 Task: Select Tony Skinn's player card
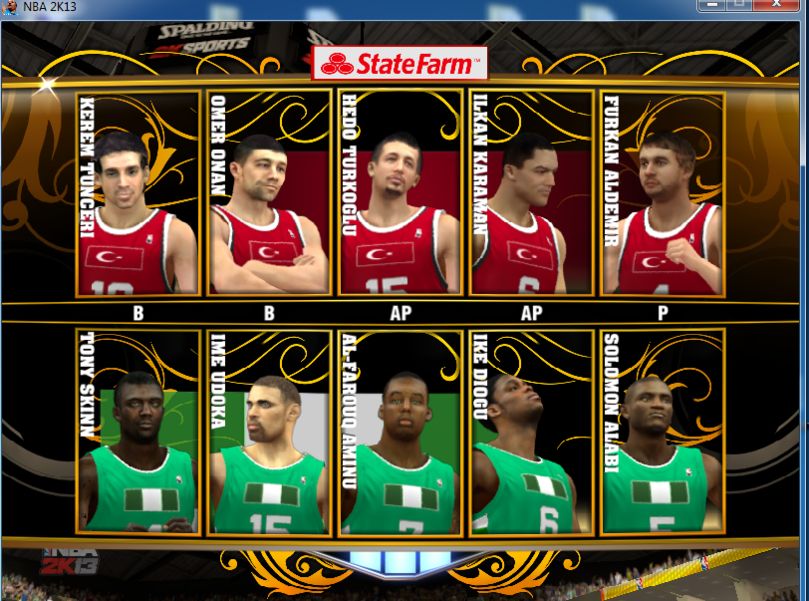138,432
